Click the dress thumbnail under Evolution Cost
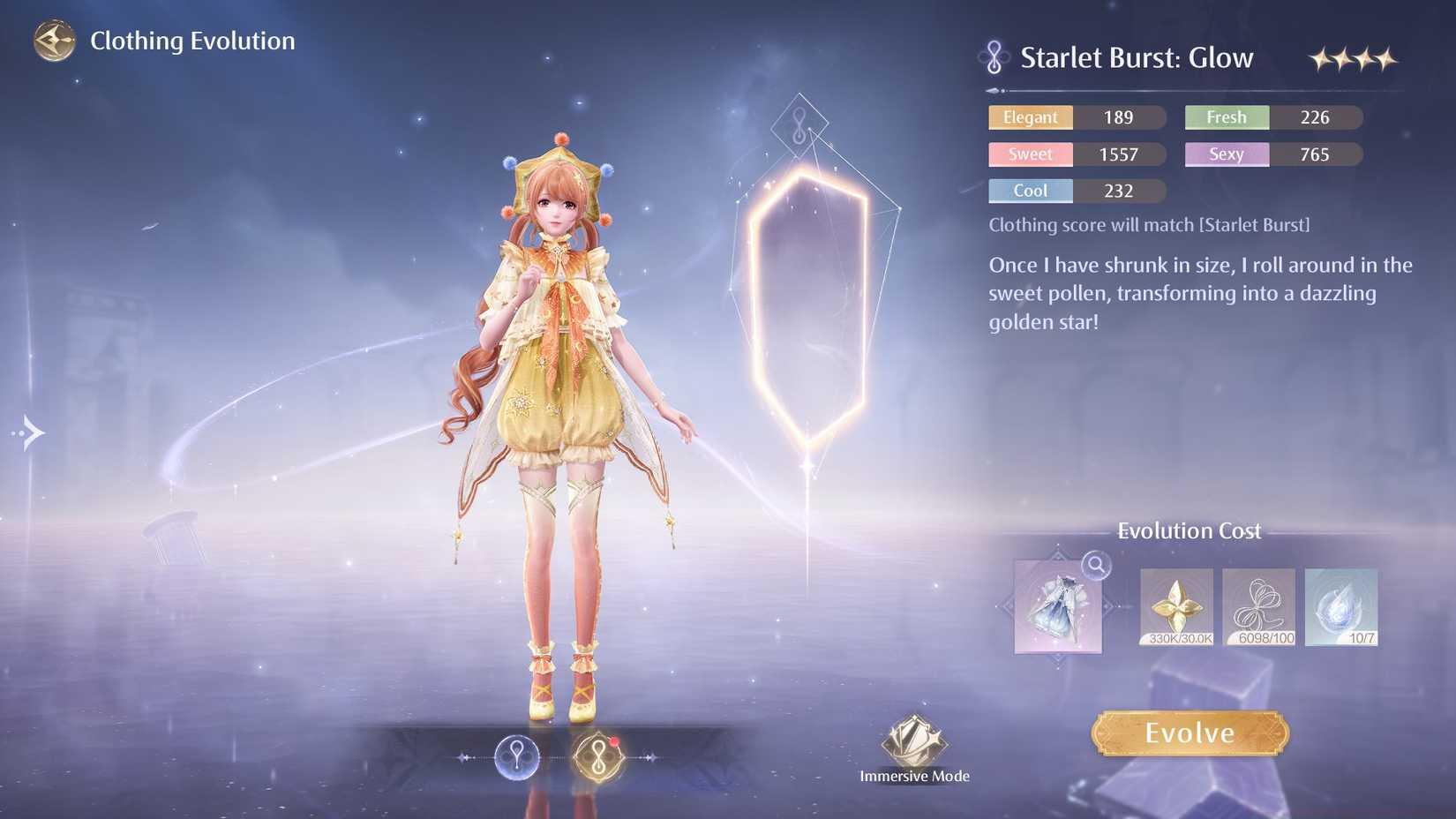Screen dimensions: 1456x819 tap(1057, 609)
